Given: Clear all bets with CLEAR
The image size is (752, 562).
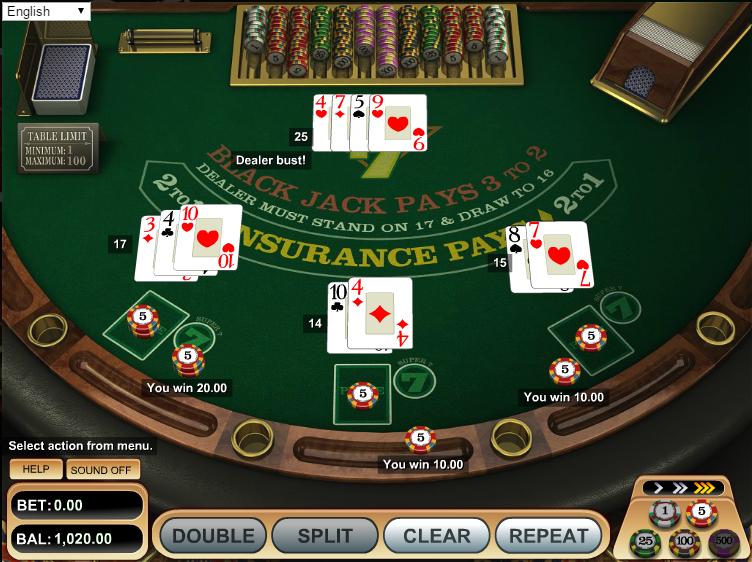Looking at the screenshot, I should [437, 536].
